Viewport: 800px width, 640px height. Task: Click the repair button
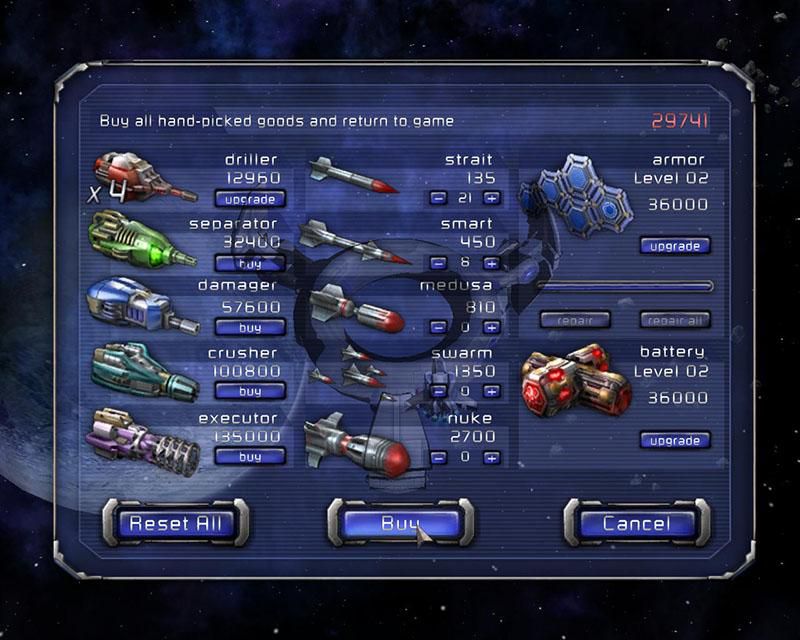[575, 321]
